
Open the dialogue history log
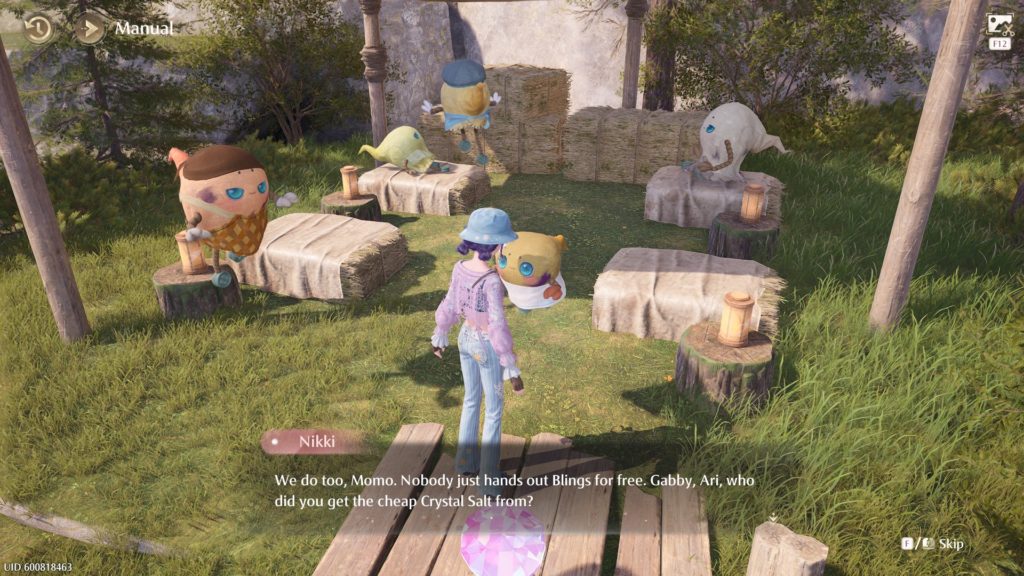(x=38, y=28)
